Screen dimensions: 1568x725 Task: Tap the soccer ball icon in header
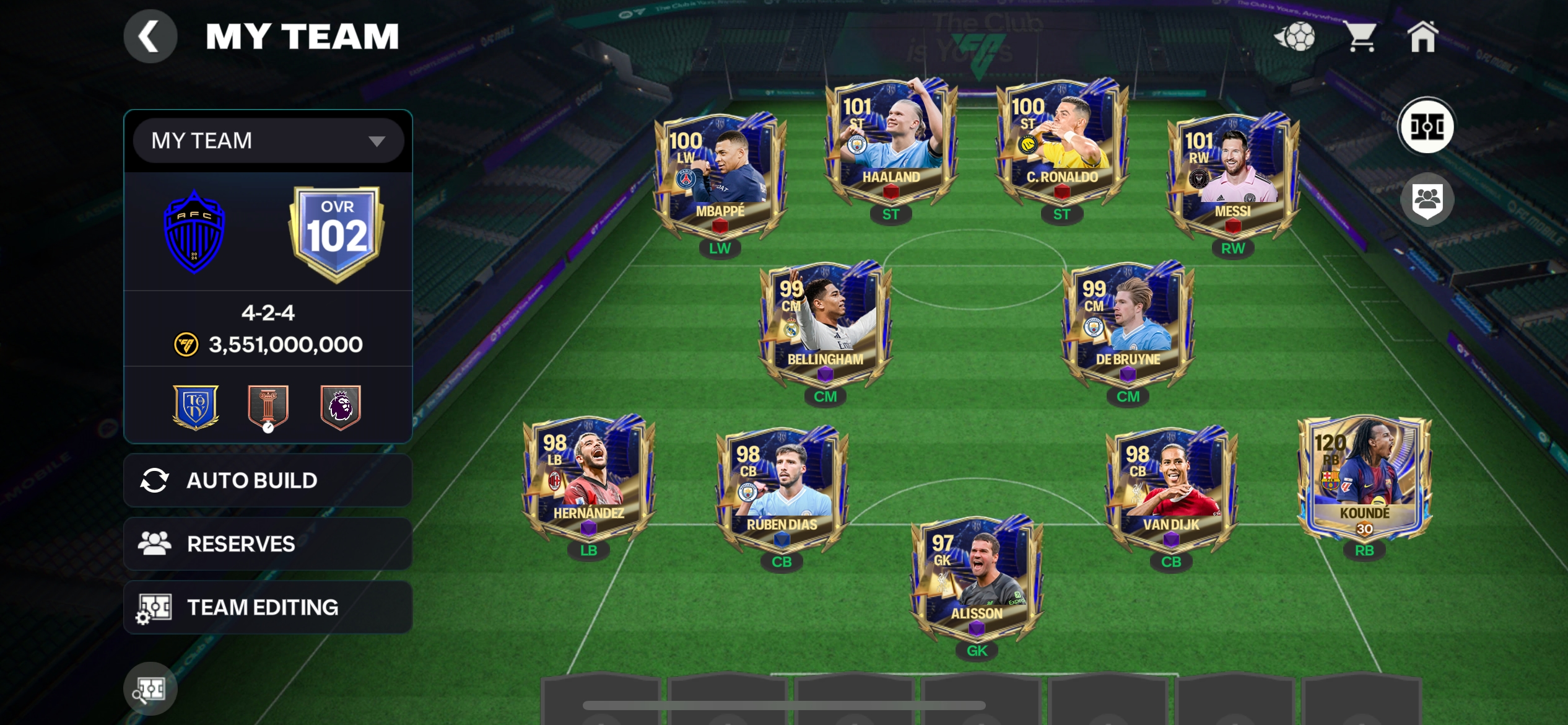pyautogui.click(x=1295, y=37)
